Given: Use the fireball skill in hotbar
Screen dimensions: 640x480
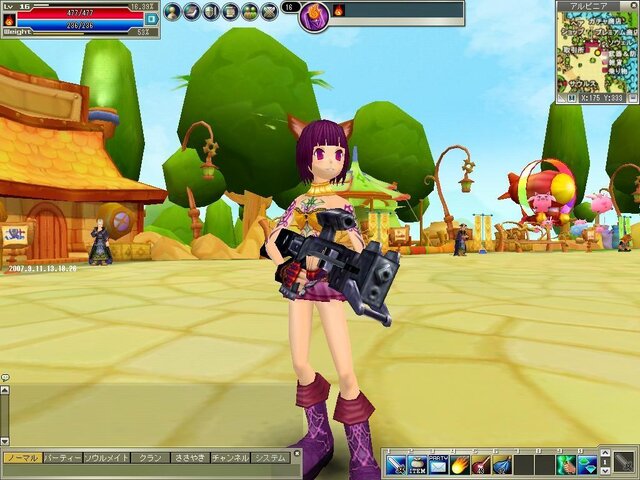Looking at the screenshot, I should point(460,464).
